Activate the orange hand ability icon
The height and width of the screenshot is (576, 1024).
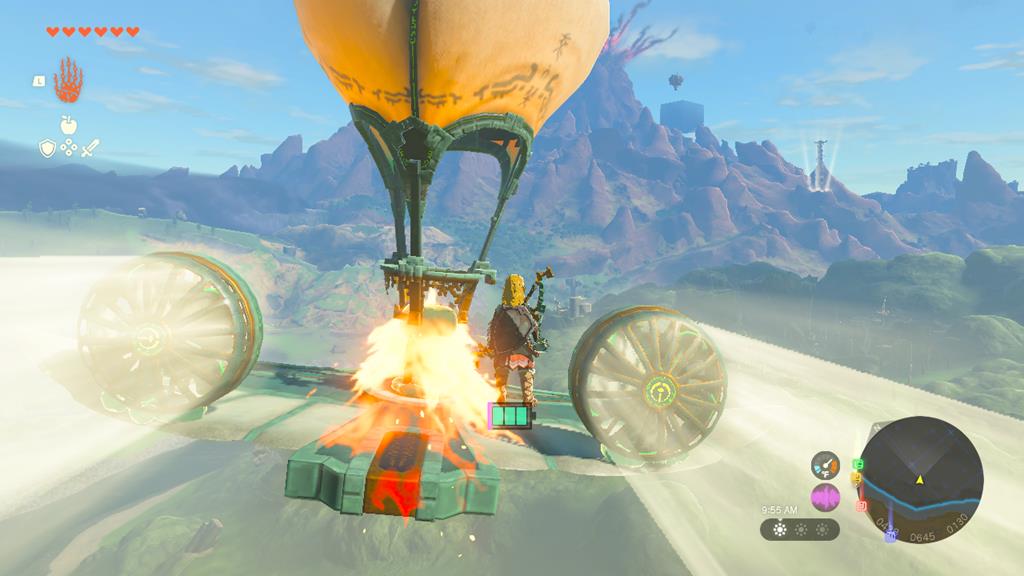click(x=68, y=80)
